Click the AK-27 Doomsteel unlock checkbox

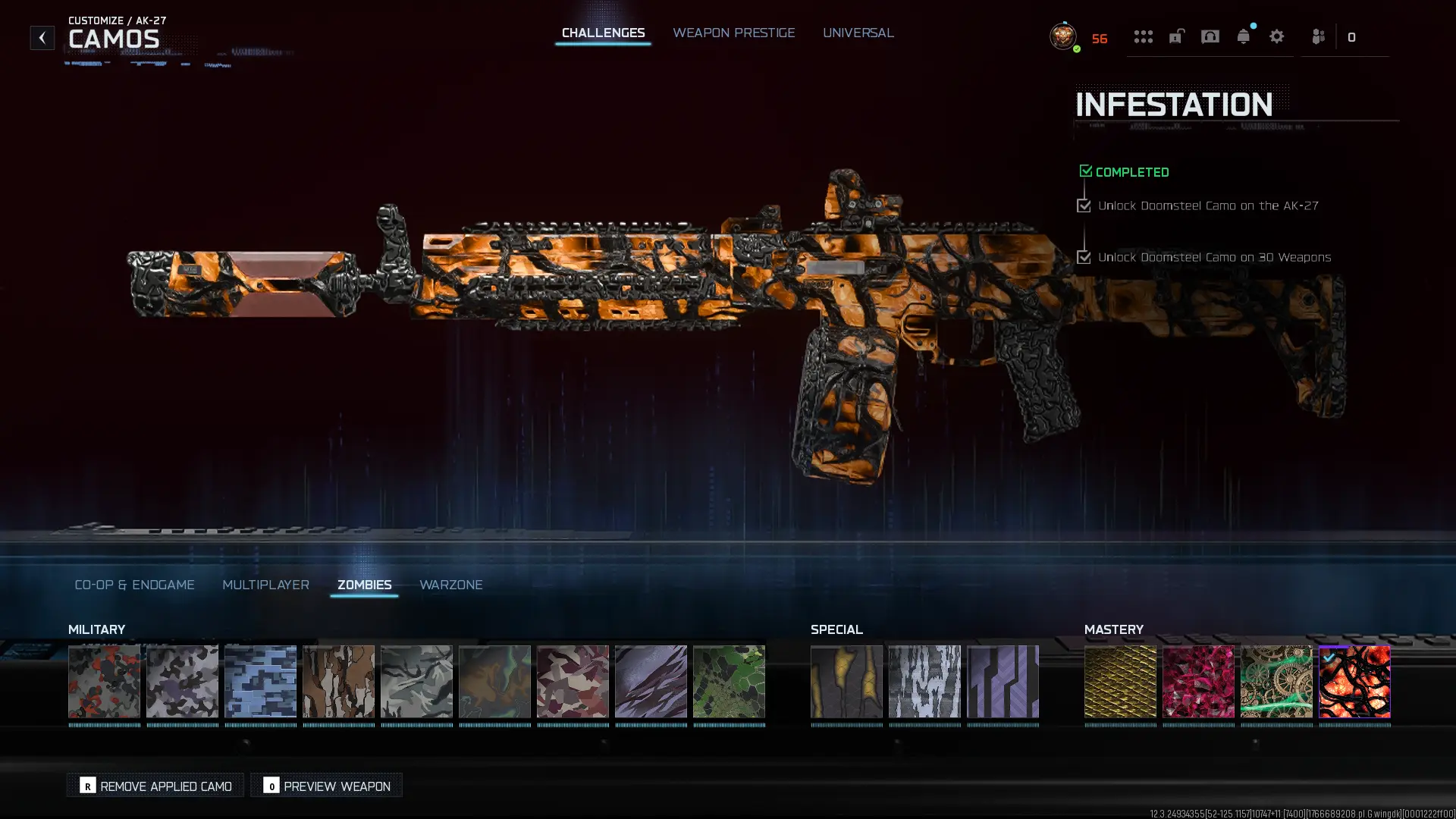(x=1084, y=205)
